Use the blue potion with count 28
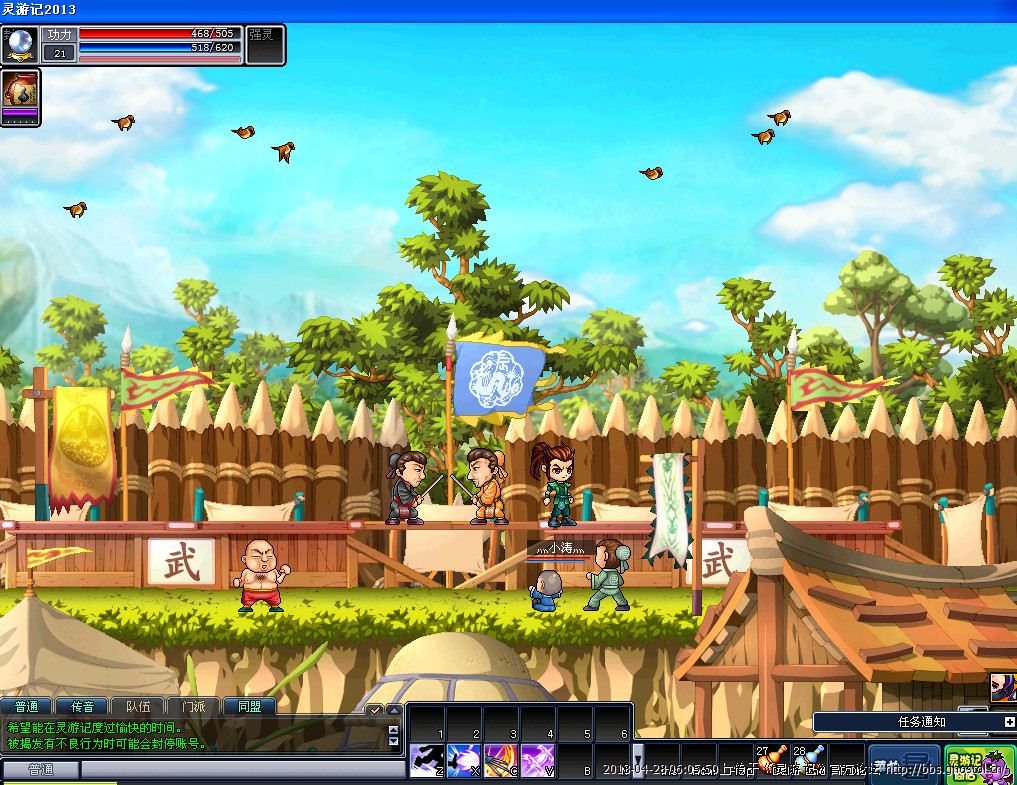The width and height of the screenshot is (1017, 785). click(809, 760)
